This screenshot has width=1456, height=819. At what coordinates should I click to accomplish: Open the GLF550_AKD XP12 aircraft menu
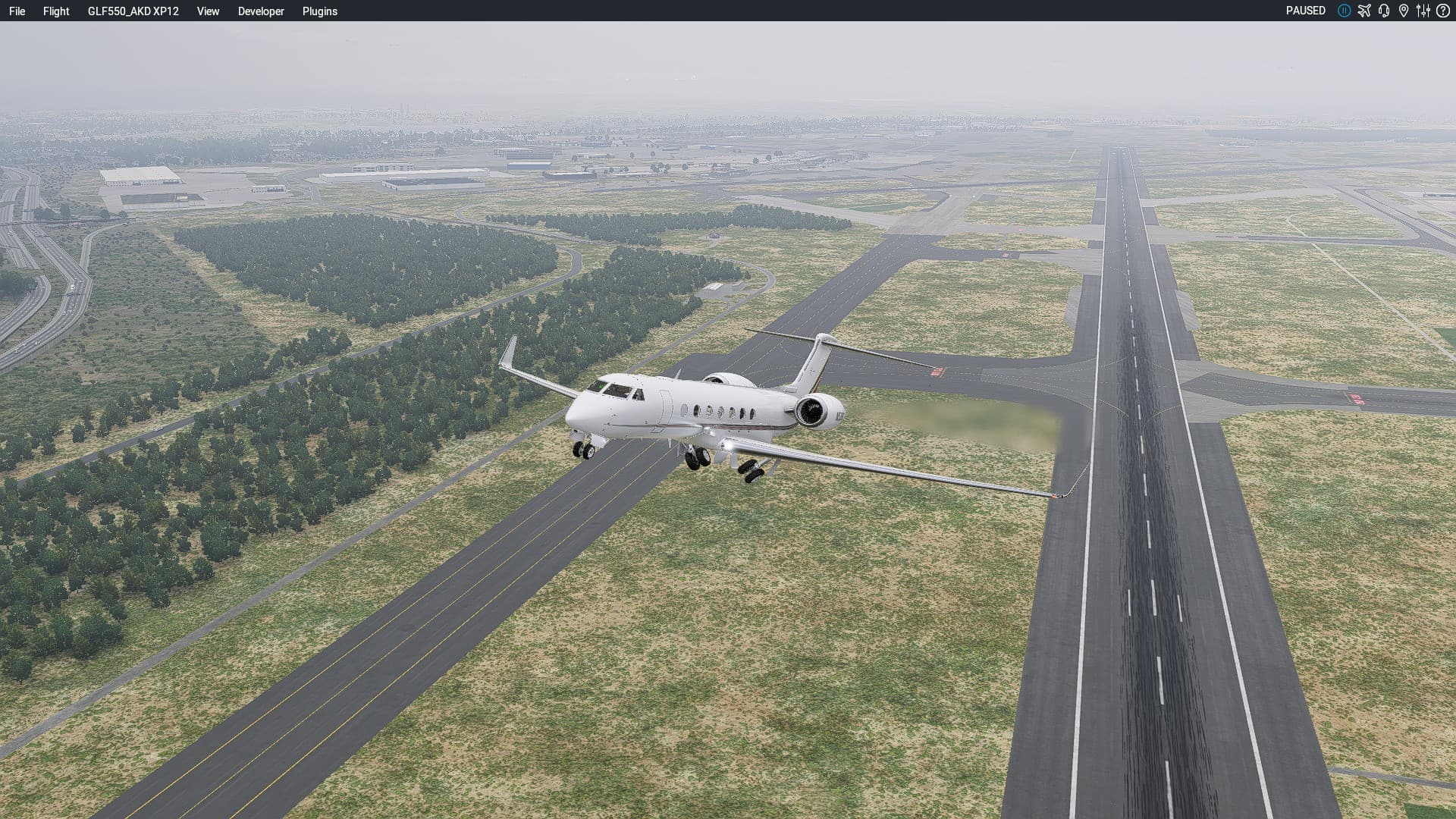[x=133, y=11]
